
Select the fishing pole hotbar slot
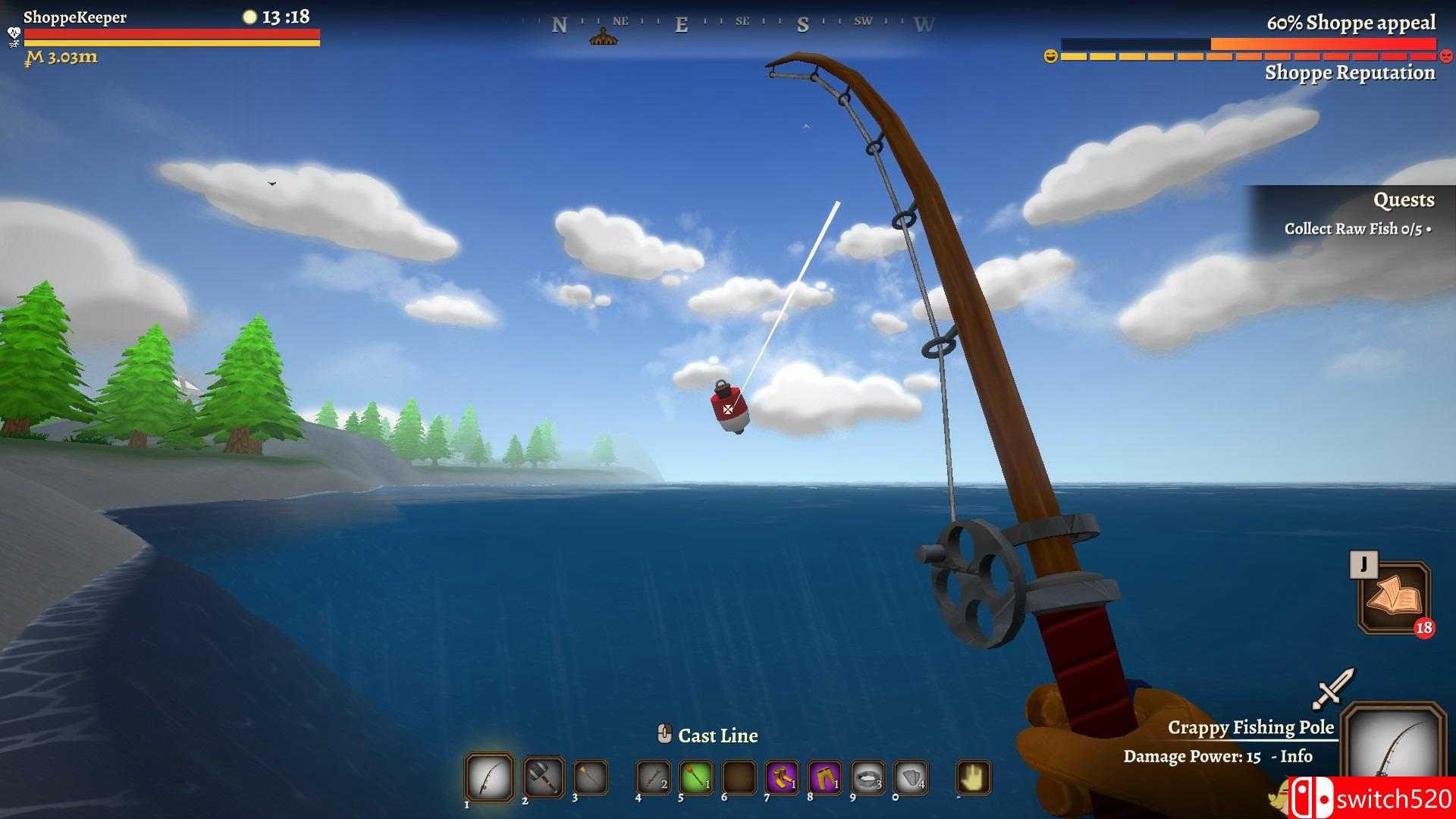coord(489,777)
